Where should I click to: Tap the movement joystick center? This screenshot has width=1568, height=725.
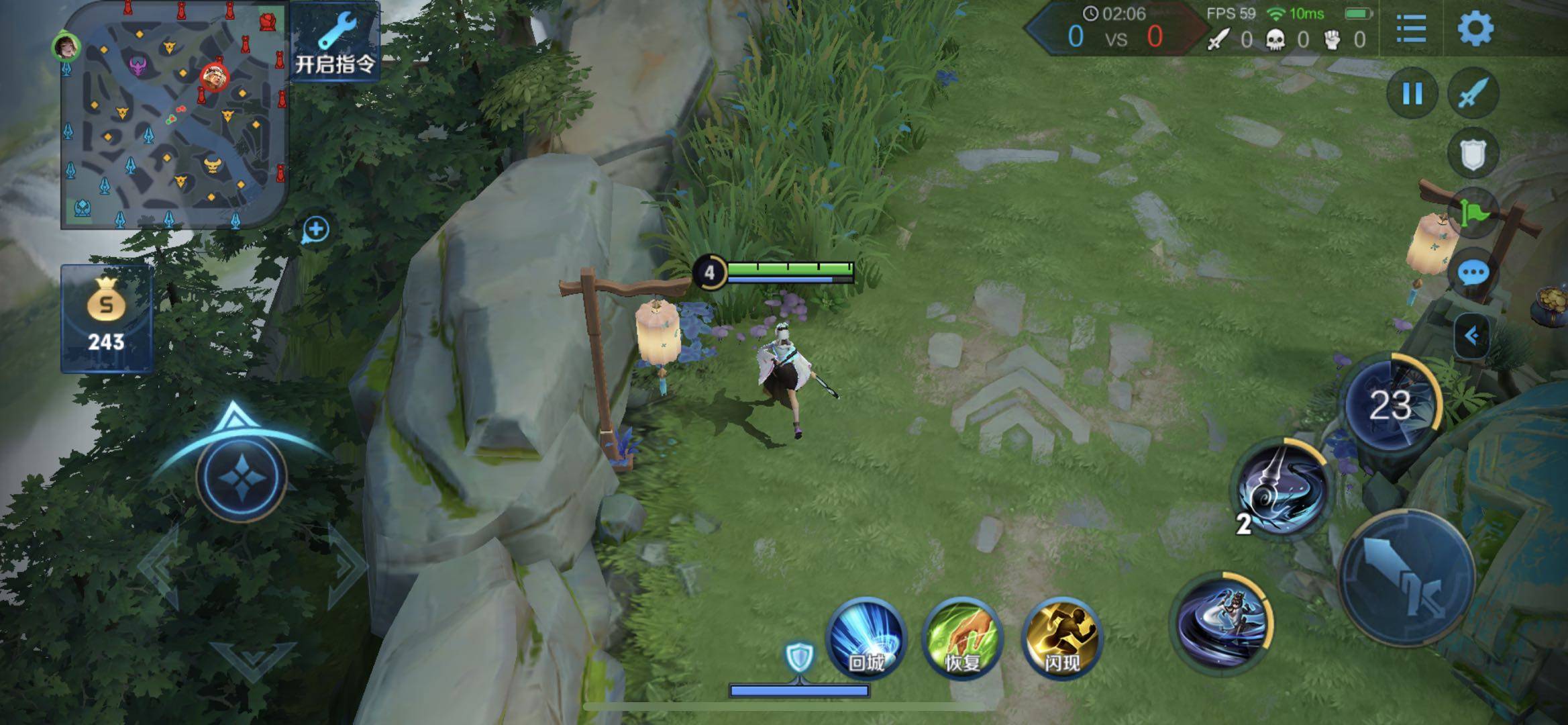(242, 476)
